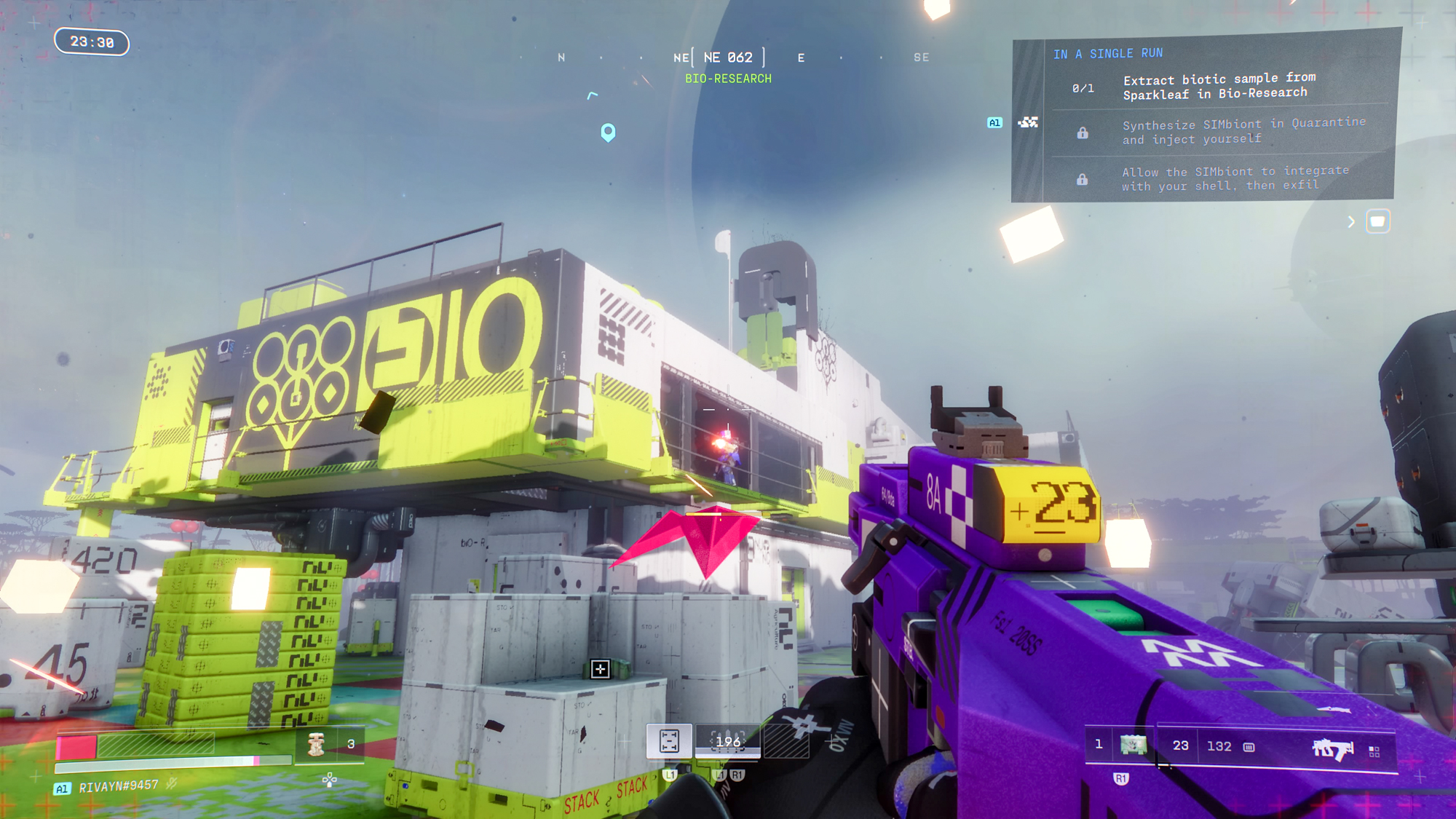The height and width of the screenshot is (819, 1456).
Task: Open the rounded square button beside the chevron
Action: pos(1377,221)
